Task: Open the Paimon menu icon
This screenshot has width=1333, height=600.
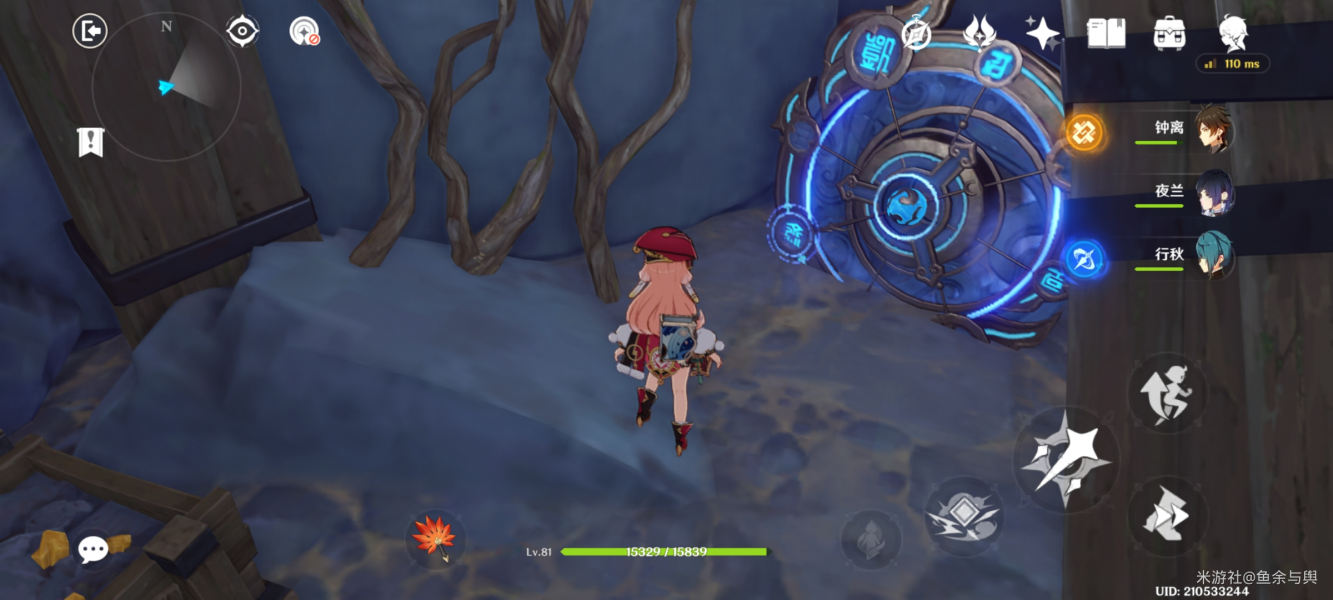Action: click(1233, 33)
